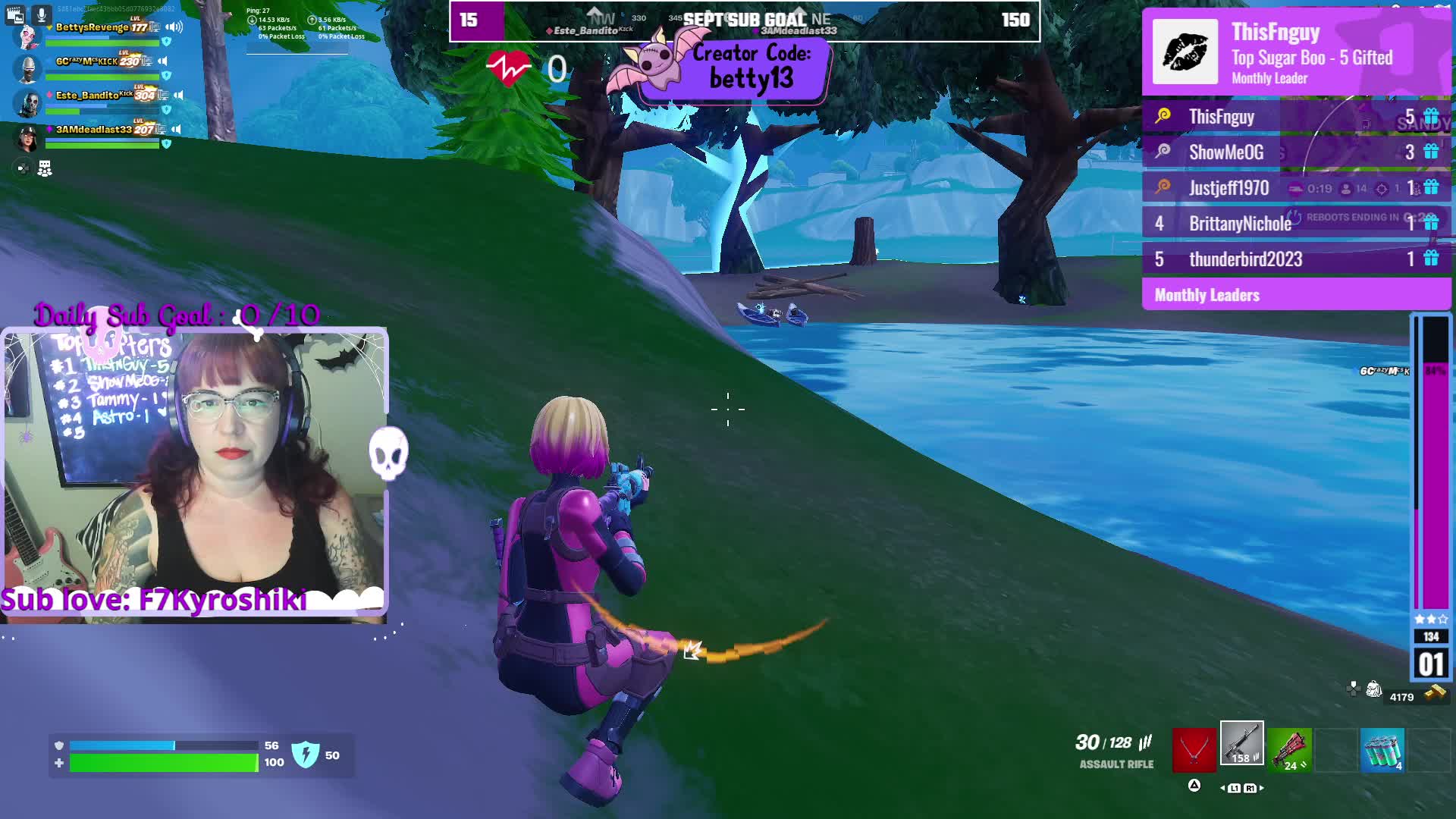Click the KICK tag beside Este_Bandito's name
Image resolution: width=1456 pixels, height=819 pixels.
(126, 93)
